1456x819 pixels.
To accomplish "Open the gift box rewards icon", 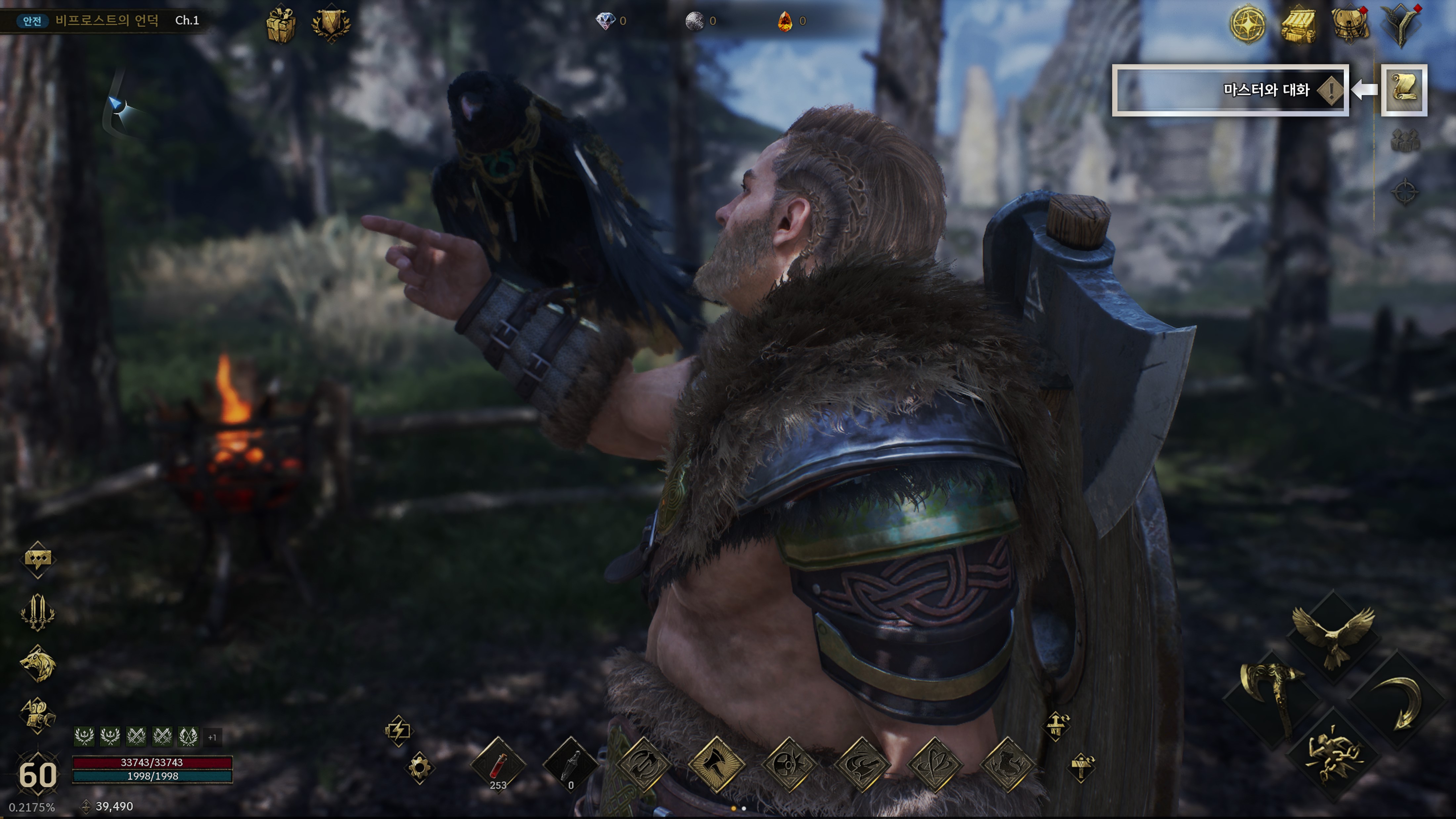I will 281,24.
